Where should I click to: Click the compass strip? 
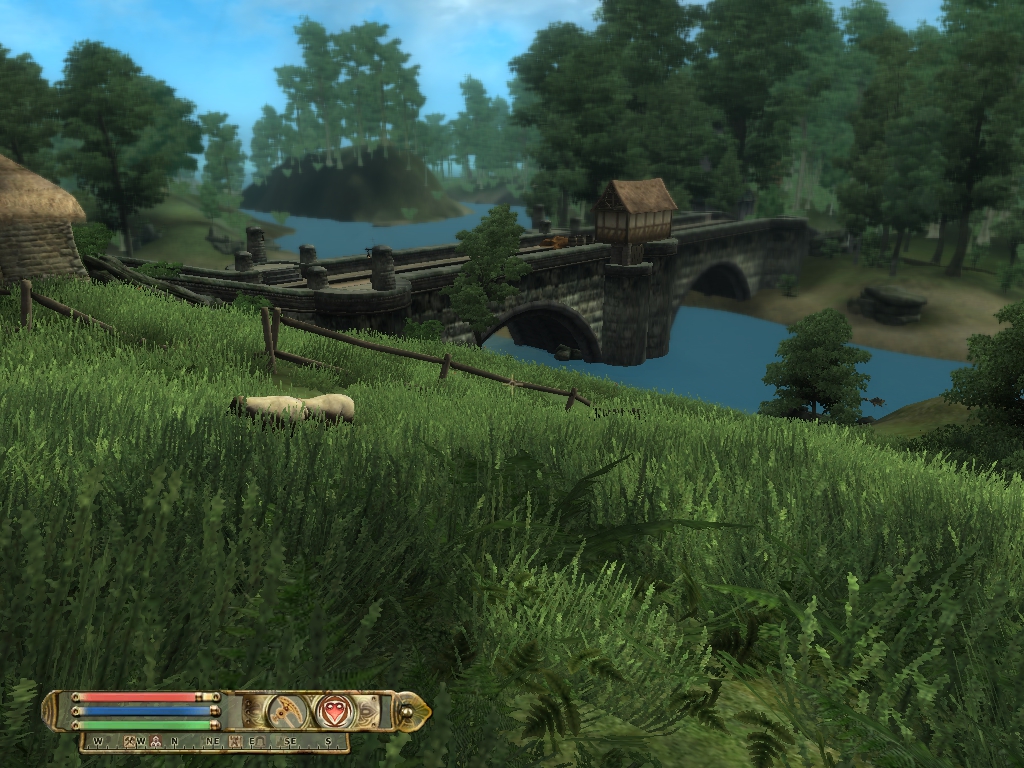(215, 742)
